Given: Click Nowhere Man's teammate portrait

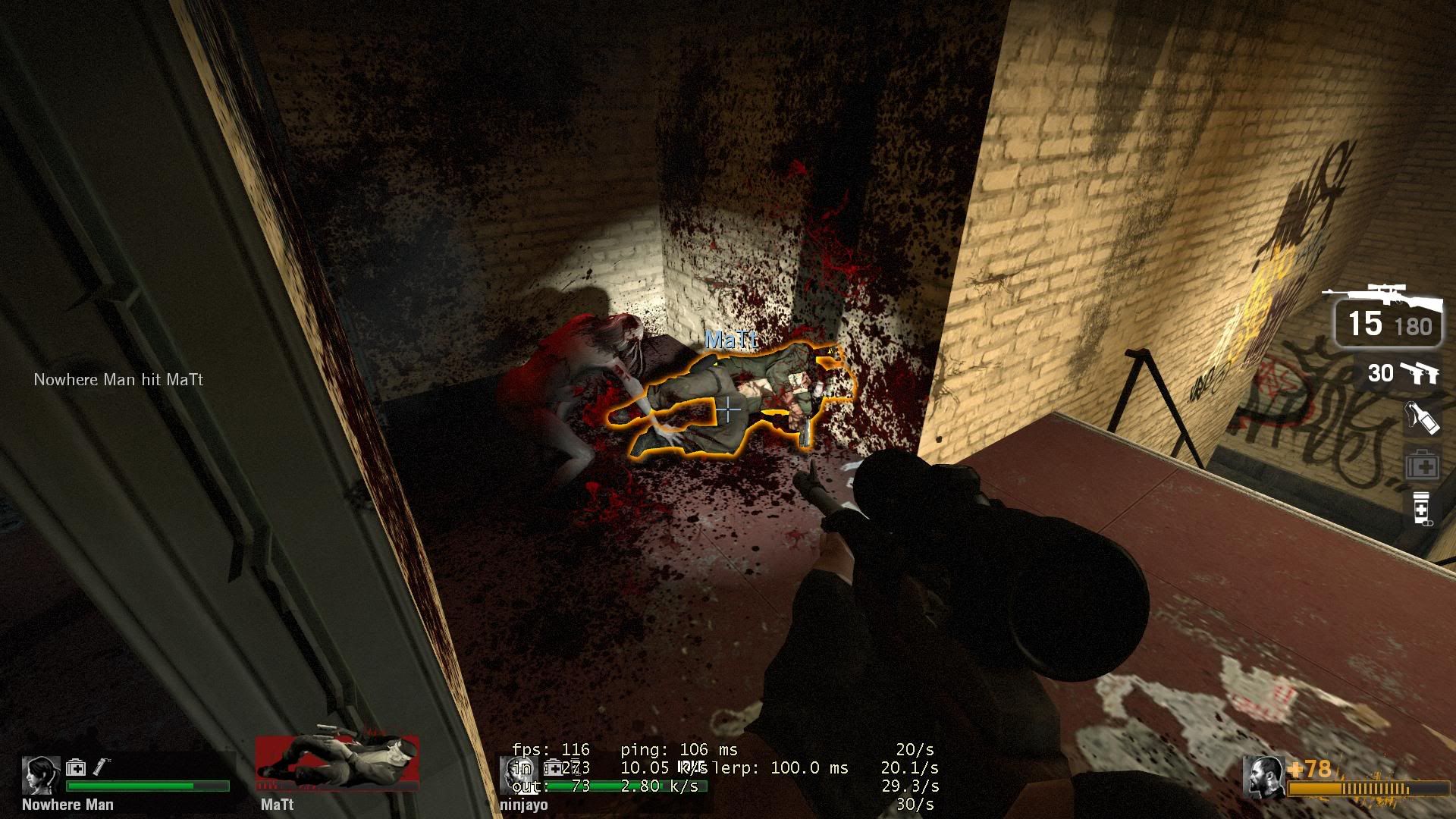Looking at the screenshot, I should tap(41, 775).
